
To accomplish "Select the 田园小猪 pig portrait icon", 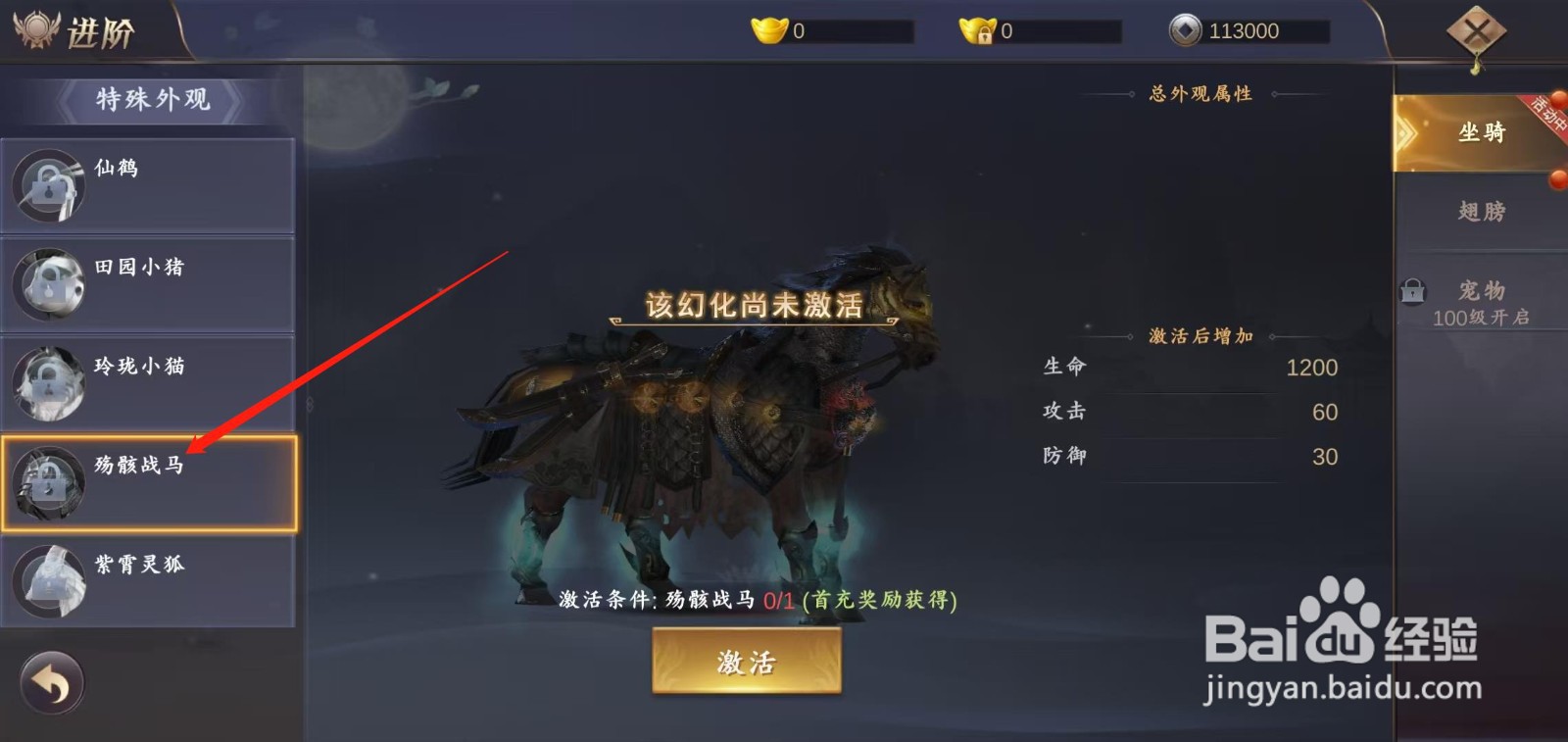I will click(47, 283).
